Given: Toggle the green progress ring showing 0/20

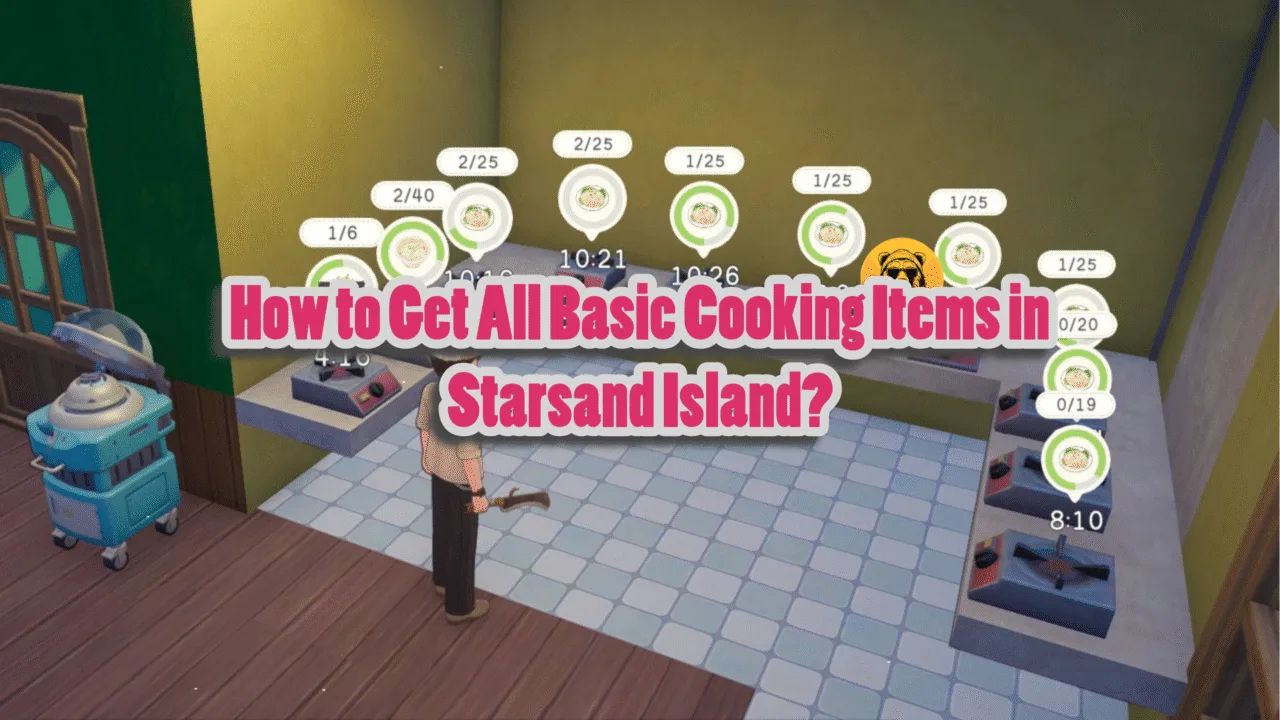Looking at the screenshot, I should (x=1076, y=372).
